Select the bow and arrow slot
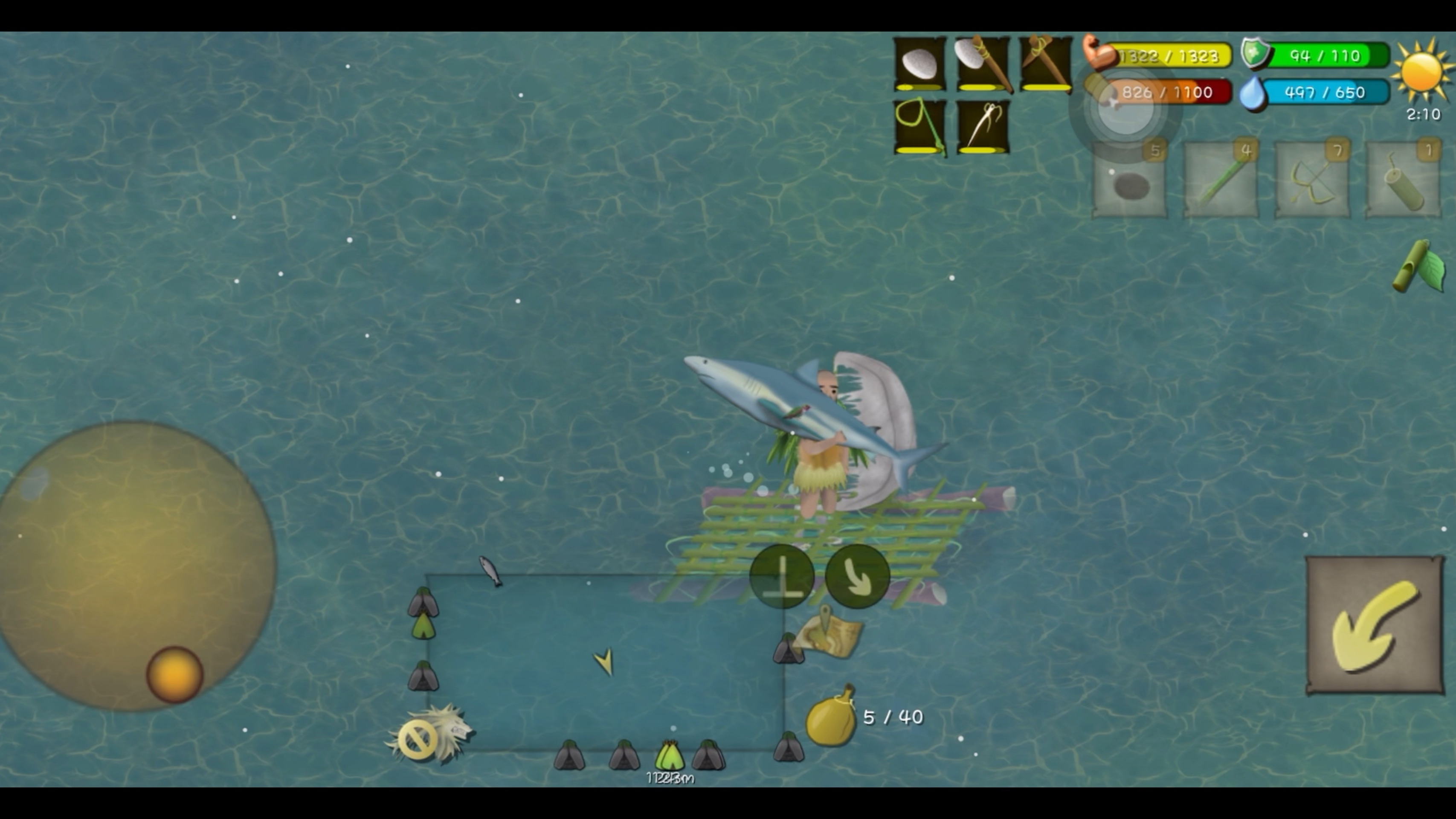Viewport: 1456px width, 819px height. (x=1312, y=180)
